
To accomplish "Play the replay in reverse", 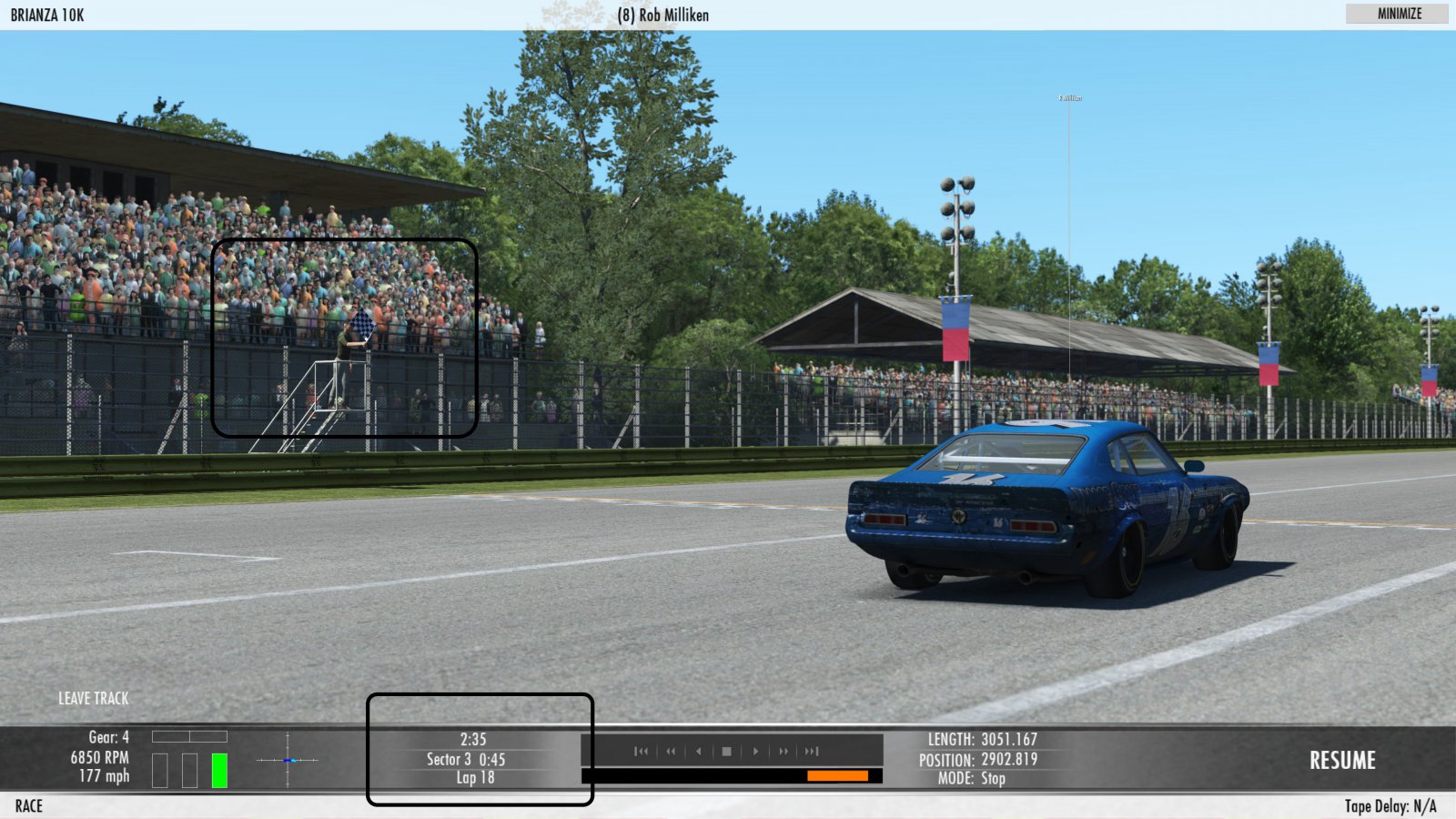I will (699, 751).
